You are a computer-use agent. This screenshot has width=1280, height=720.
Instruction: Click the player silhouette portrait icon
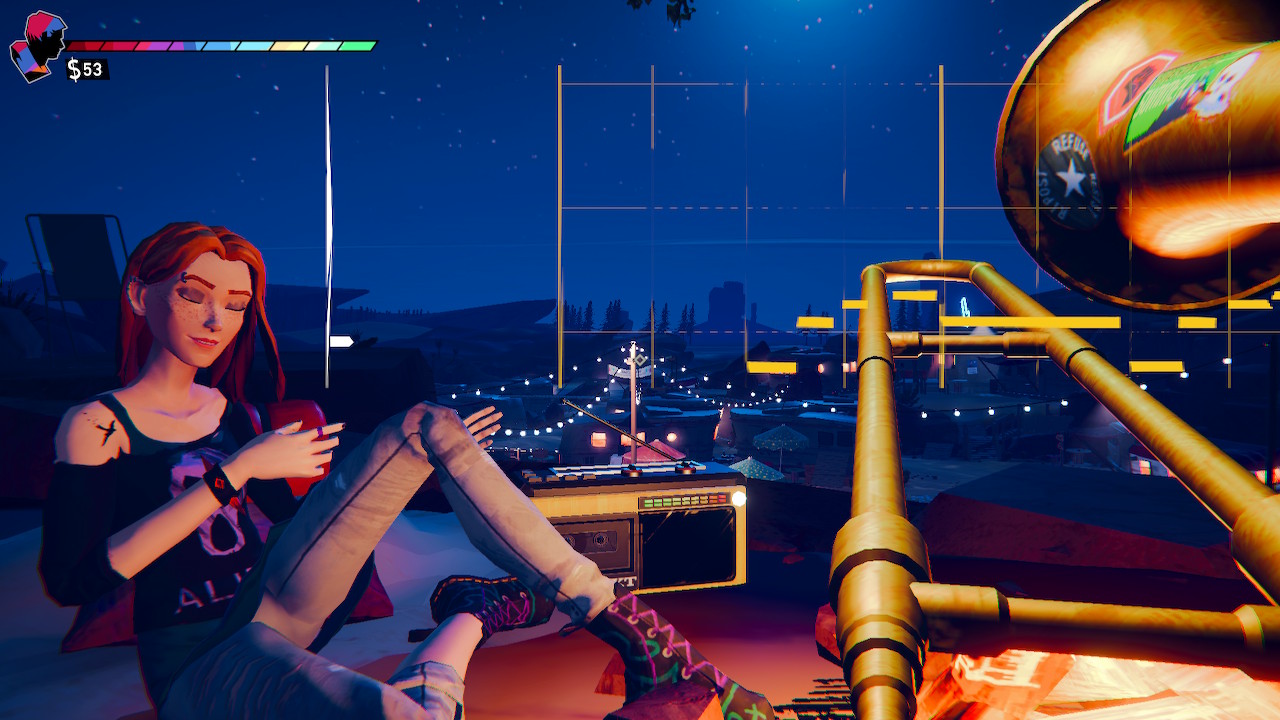(x=37, y=46)
